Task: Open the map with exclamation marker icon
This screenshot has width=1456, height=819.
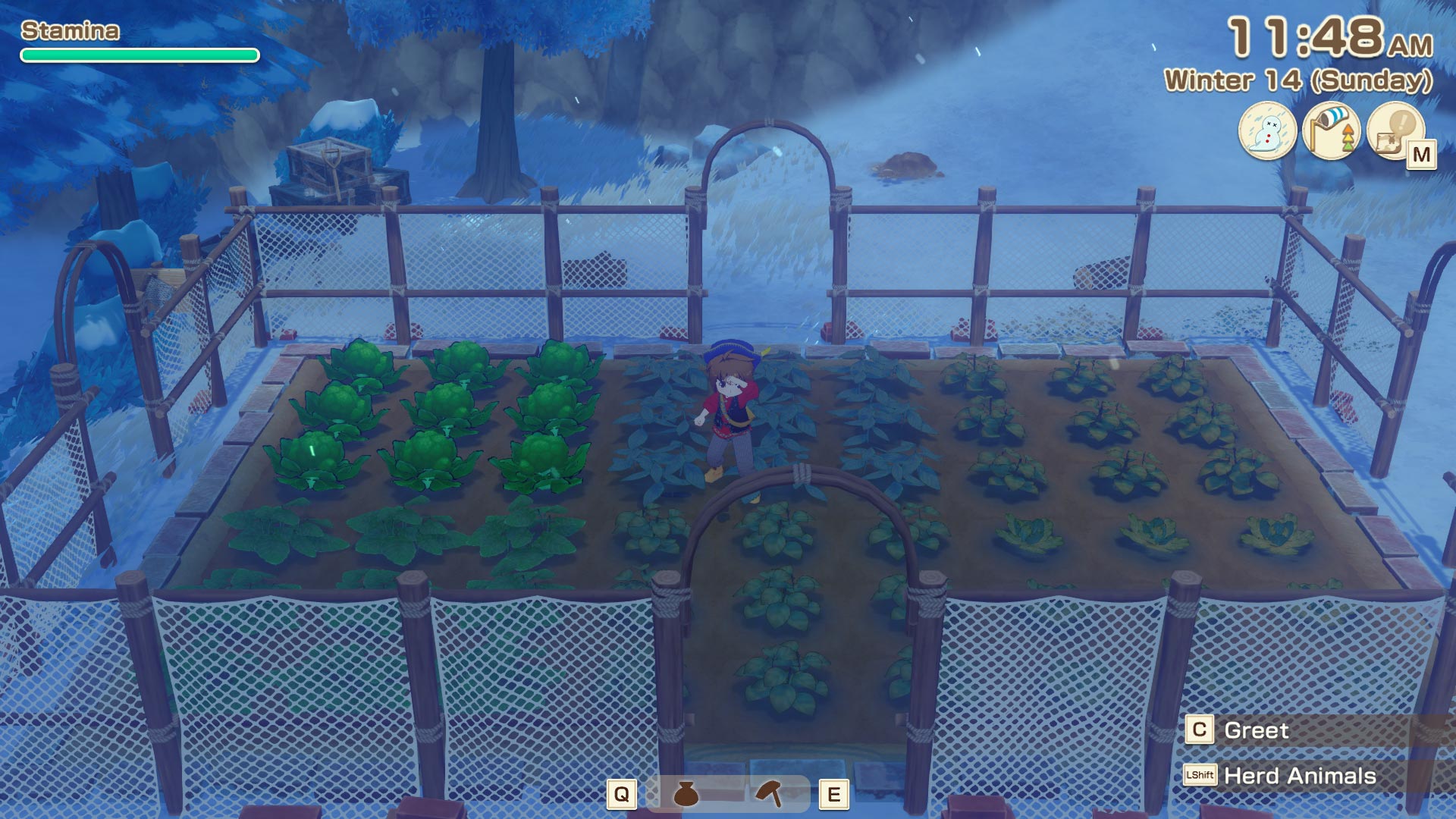Action: 1395,130
